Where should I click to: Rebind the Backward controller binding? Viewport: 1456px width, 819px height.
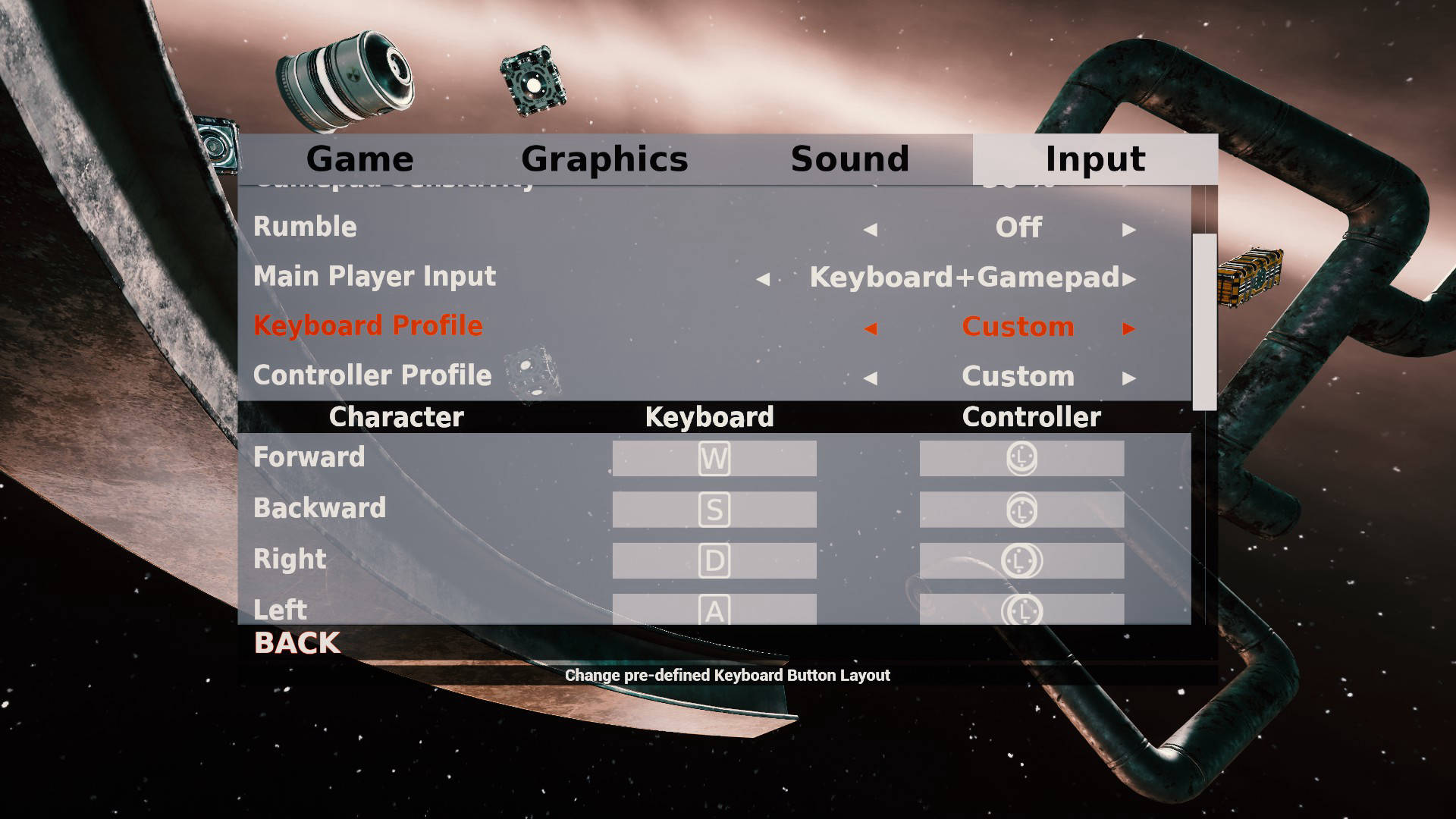pos(1021,510)
